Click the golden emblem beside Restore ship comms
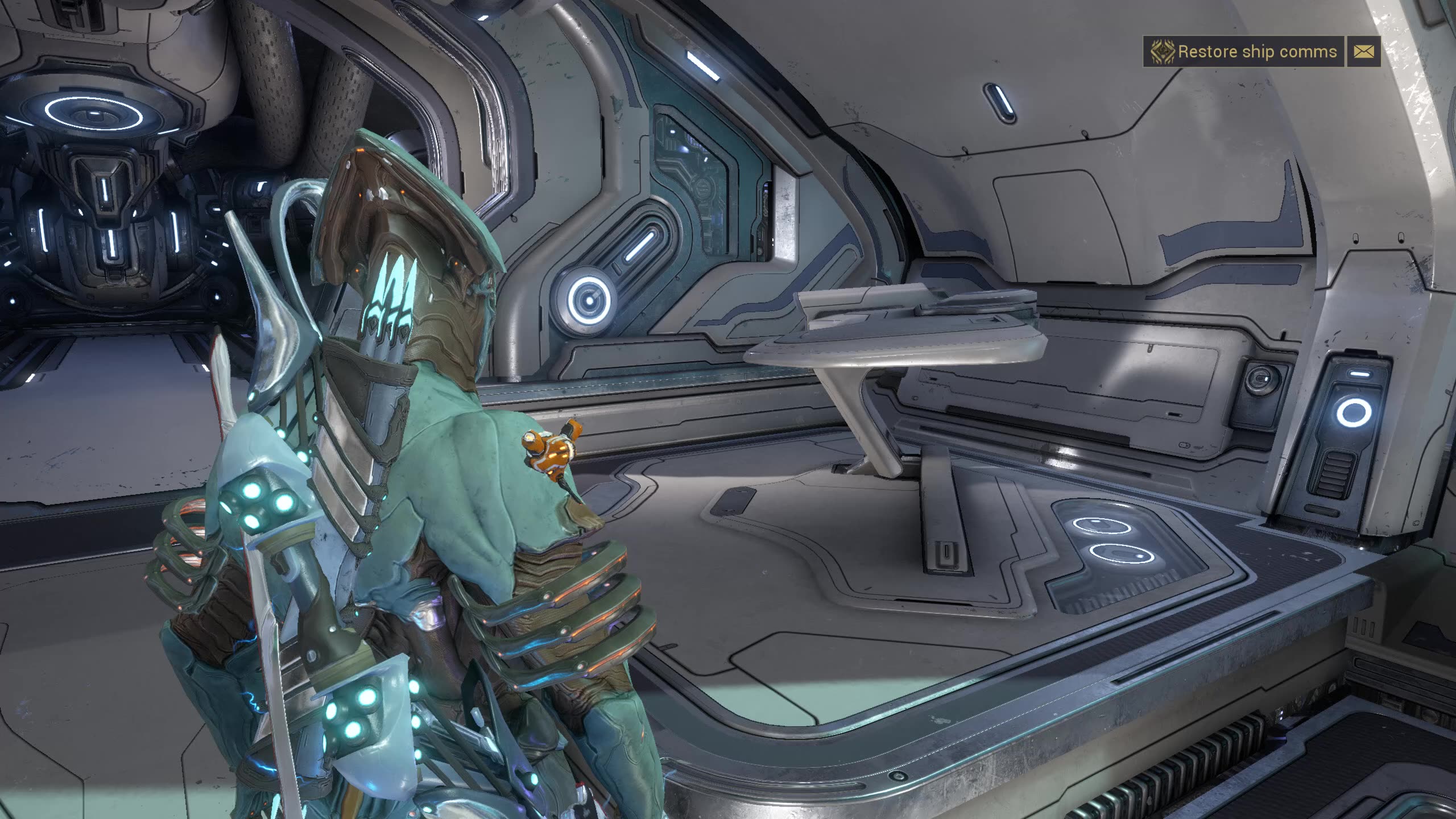 click(x=1162, y=52)
